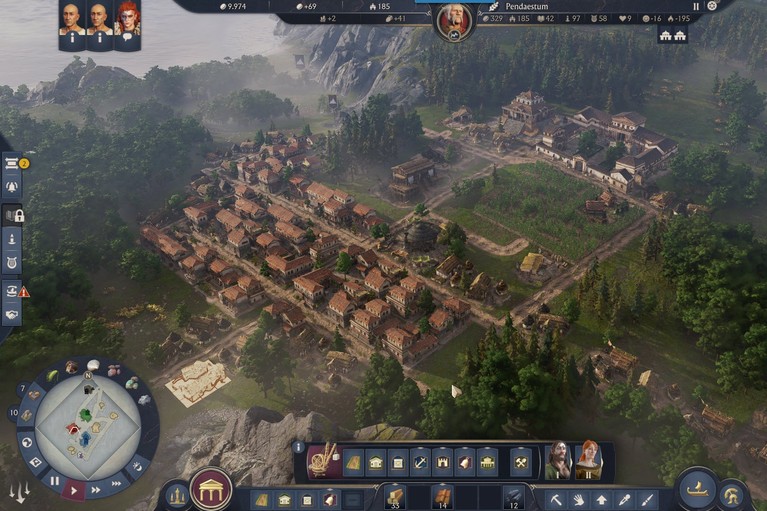
Task: Choose the upgrade arrow tool
Action: coord(601,499)
